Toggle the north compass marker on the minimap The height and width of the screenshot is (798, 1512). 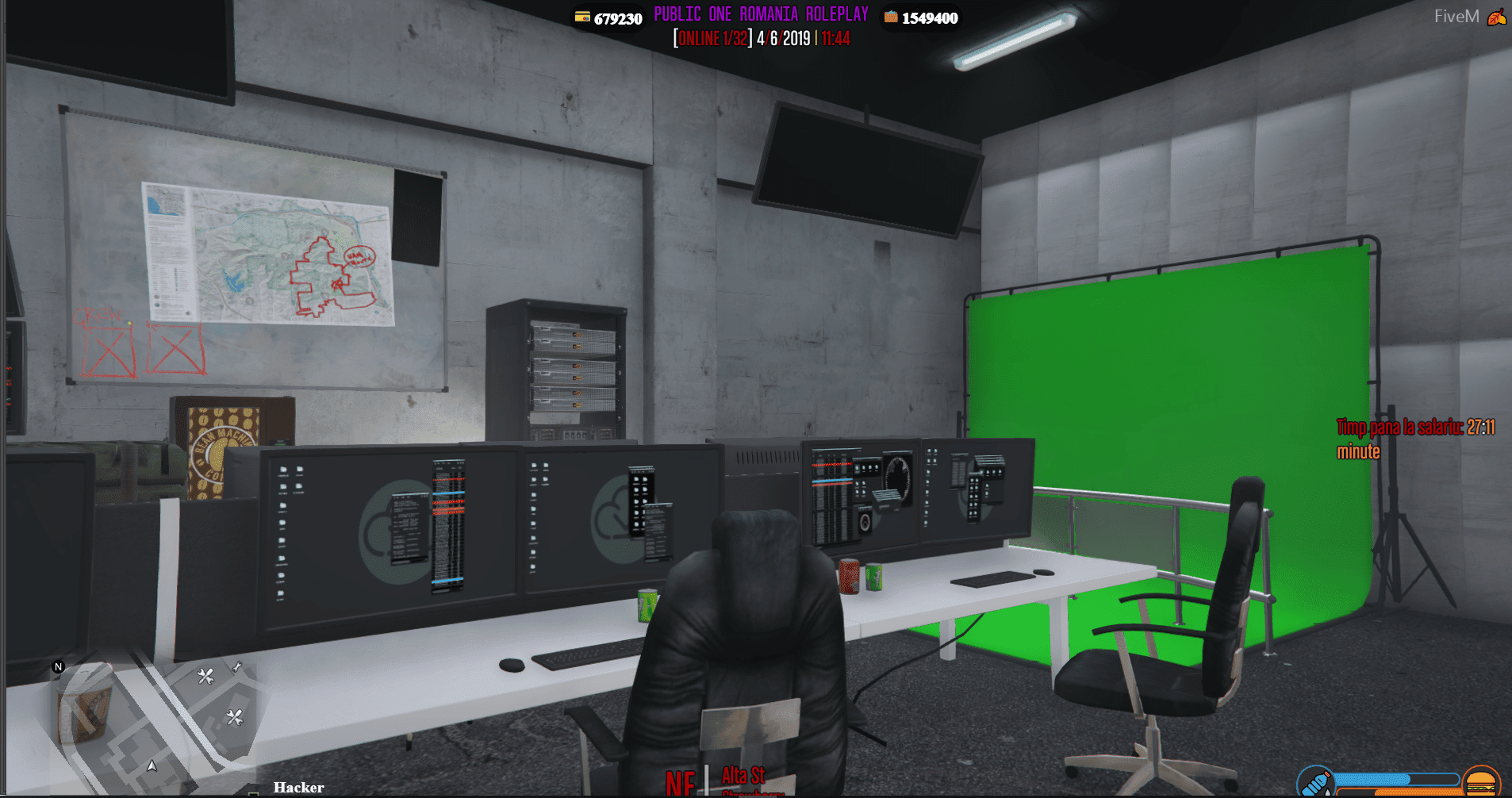[x=59, y=666]
